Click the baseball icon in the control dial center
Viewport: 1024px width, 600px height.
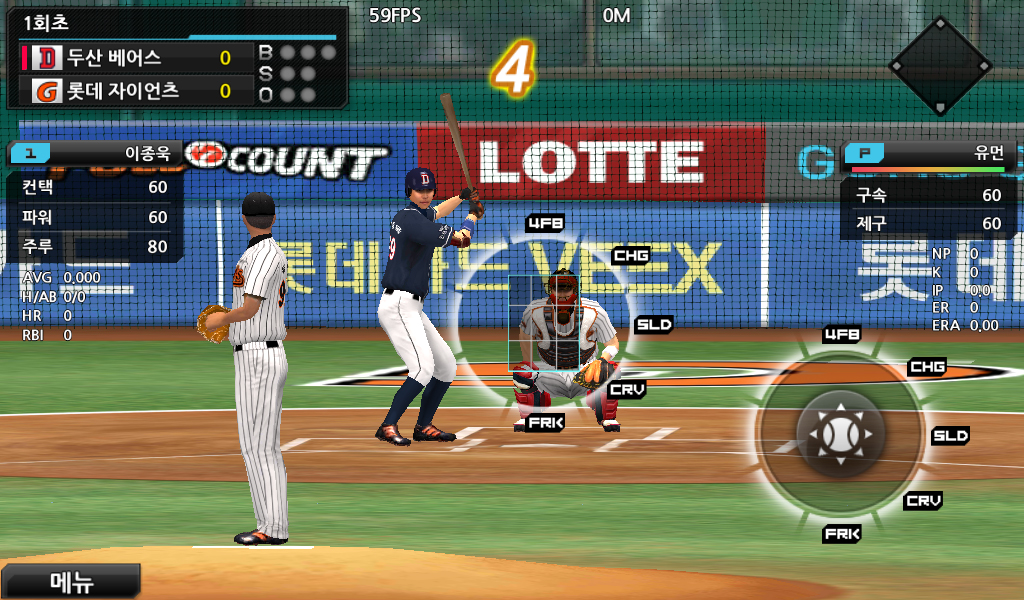(840, 435)
